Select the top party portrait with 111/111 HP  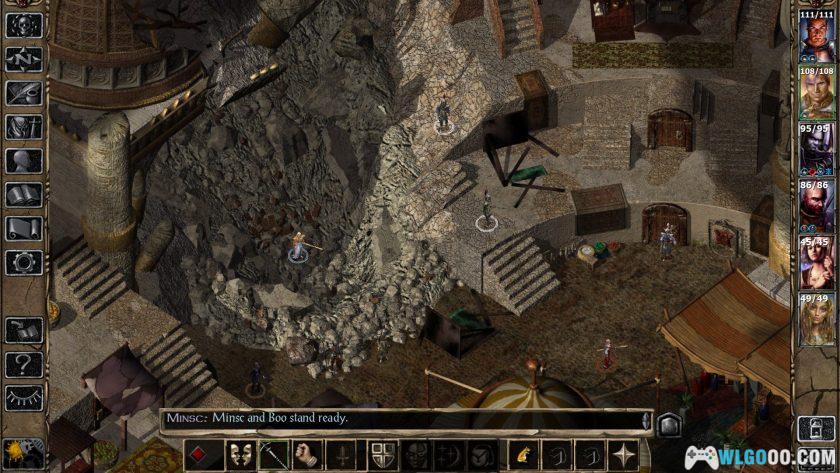[x=817, y=37]
